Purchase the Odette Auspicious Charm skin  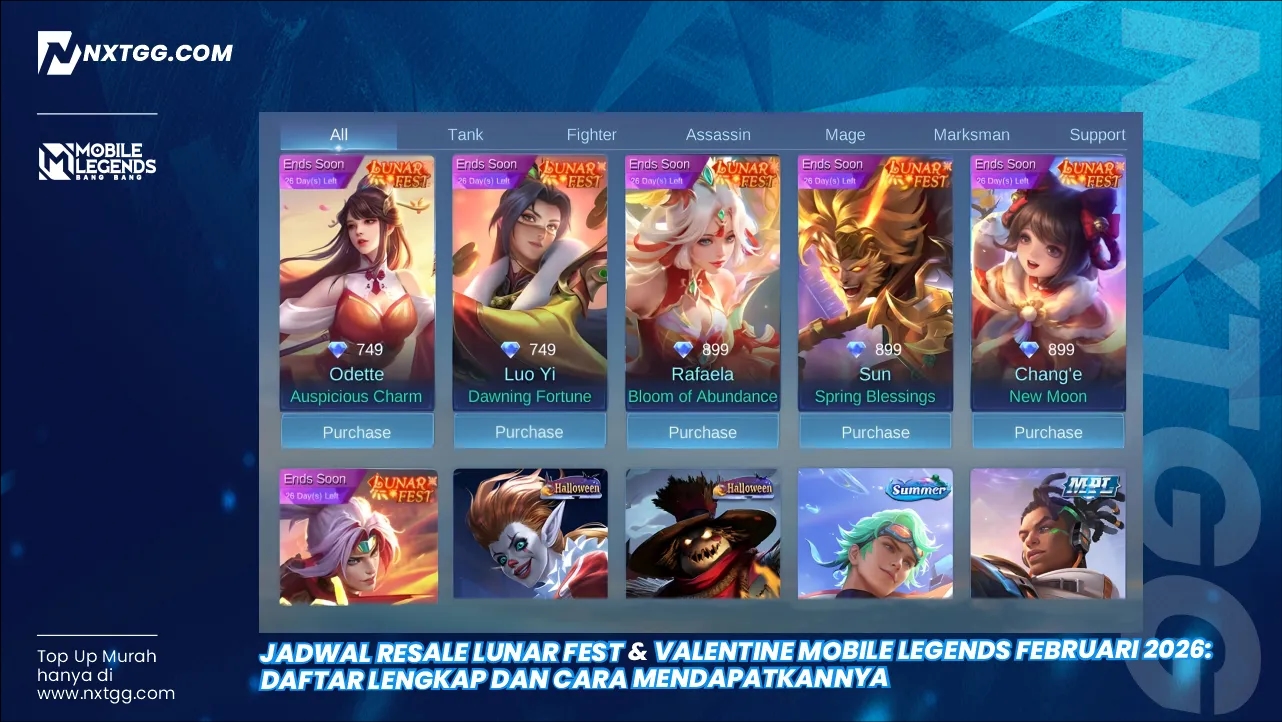click(x=357, y=431)
